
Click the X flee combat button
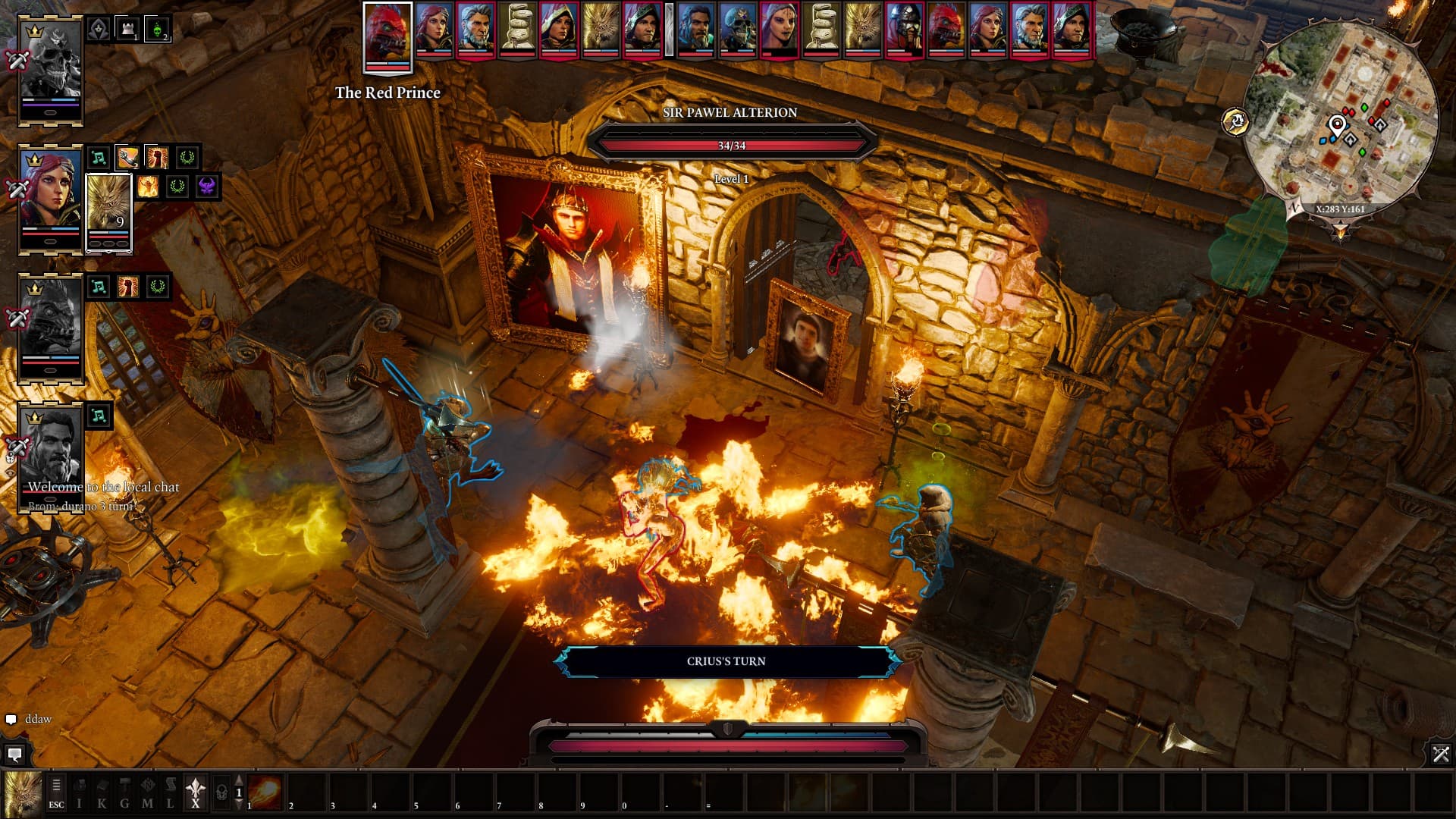point(196,793)
